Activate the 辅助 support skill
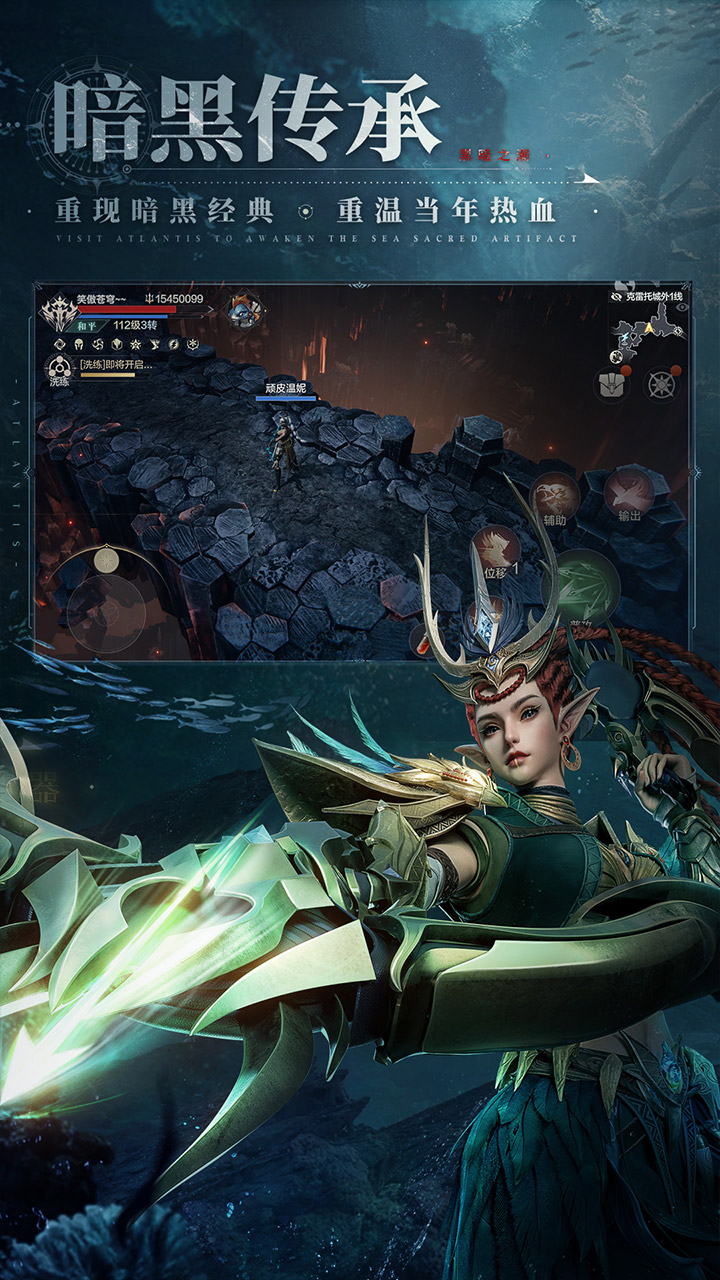Image resolution: width=720 pixels, height=1280 pixels. tap(553, 496)
